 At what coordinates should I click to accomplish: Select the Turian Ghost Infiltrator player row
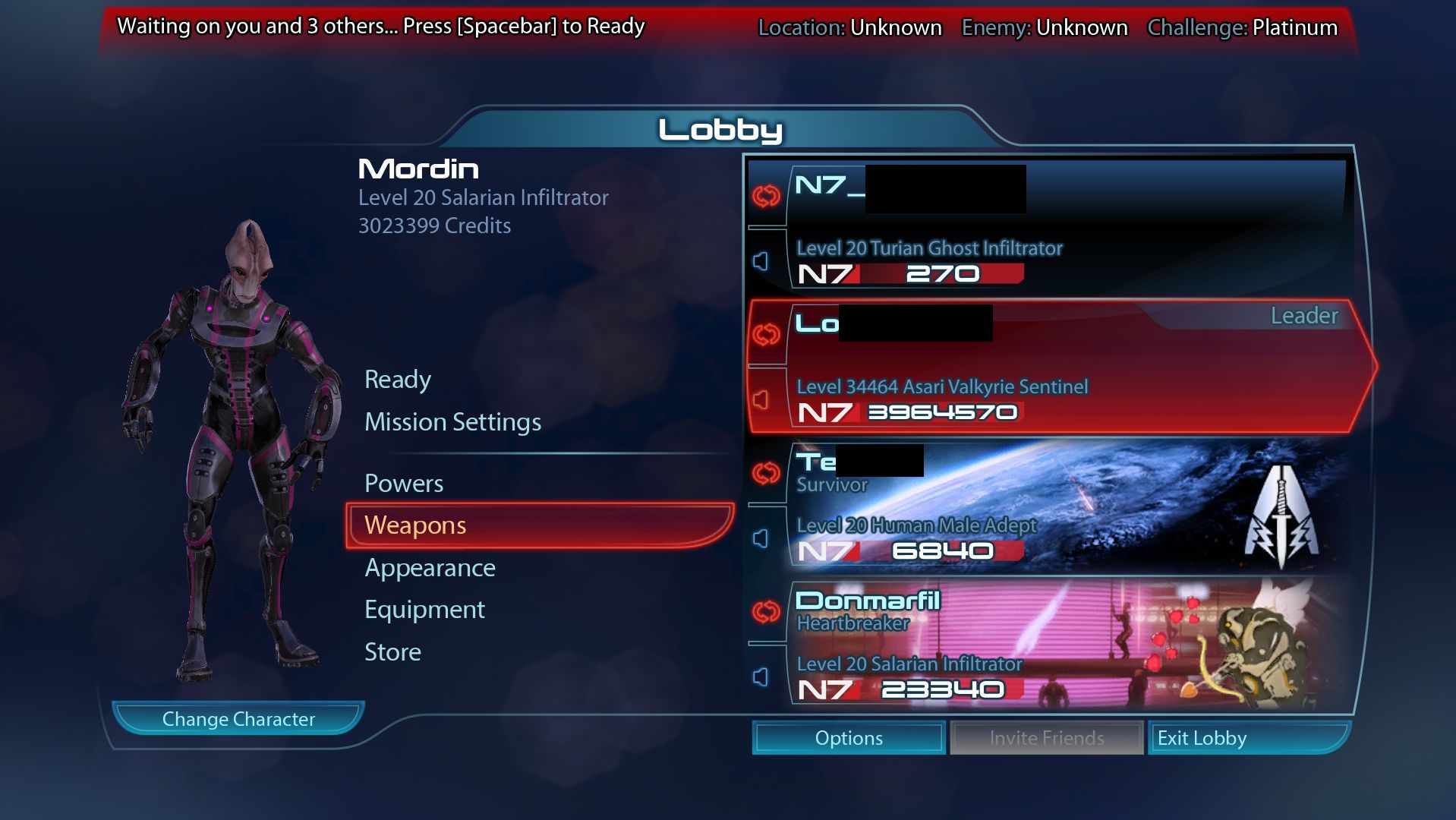(1063, 228)
